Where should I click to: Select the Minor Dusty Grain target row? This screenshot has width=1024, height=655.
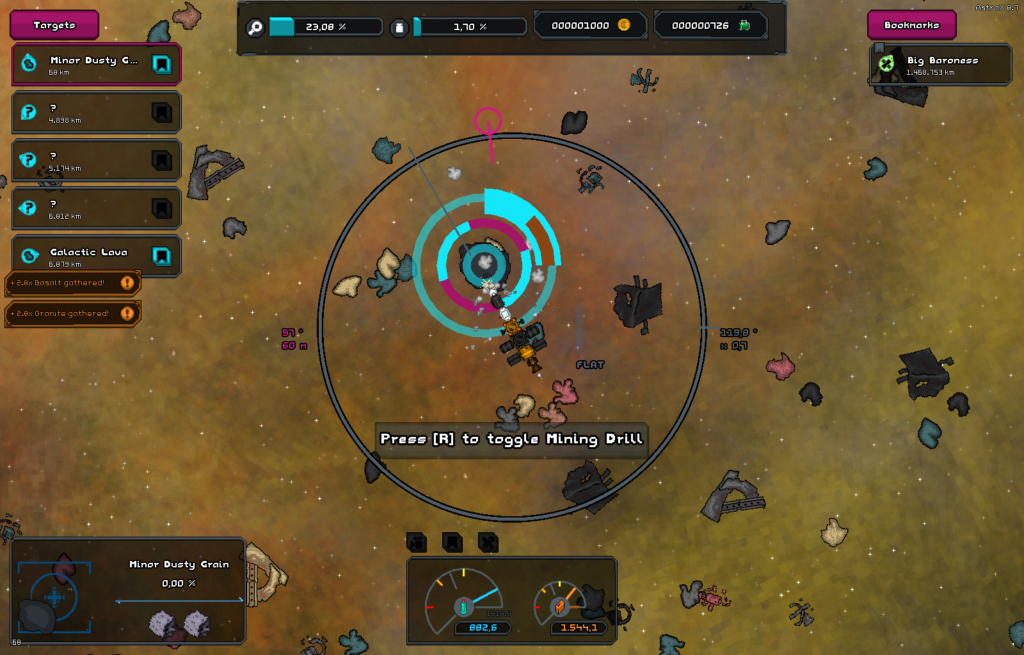pyautogui.click(x=82, y=65)
